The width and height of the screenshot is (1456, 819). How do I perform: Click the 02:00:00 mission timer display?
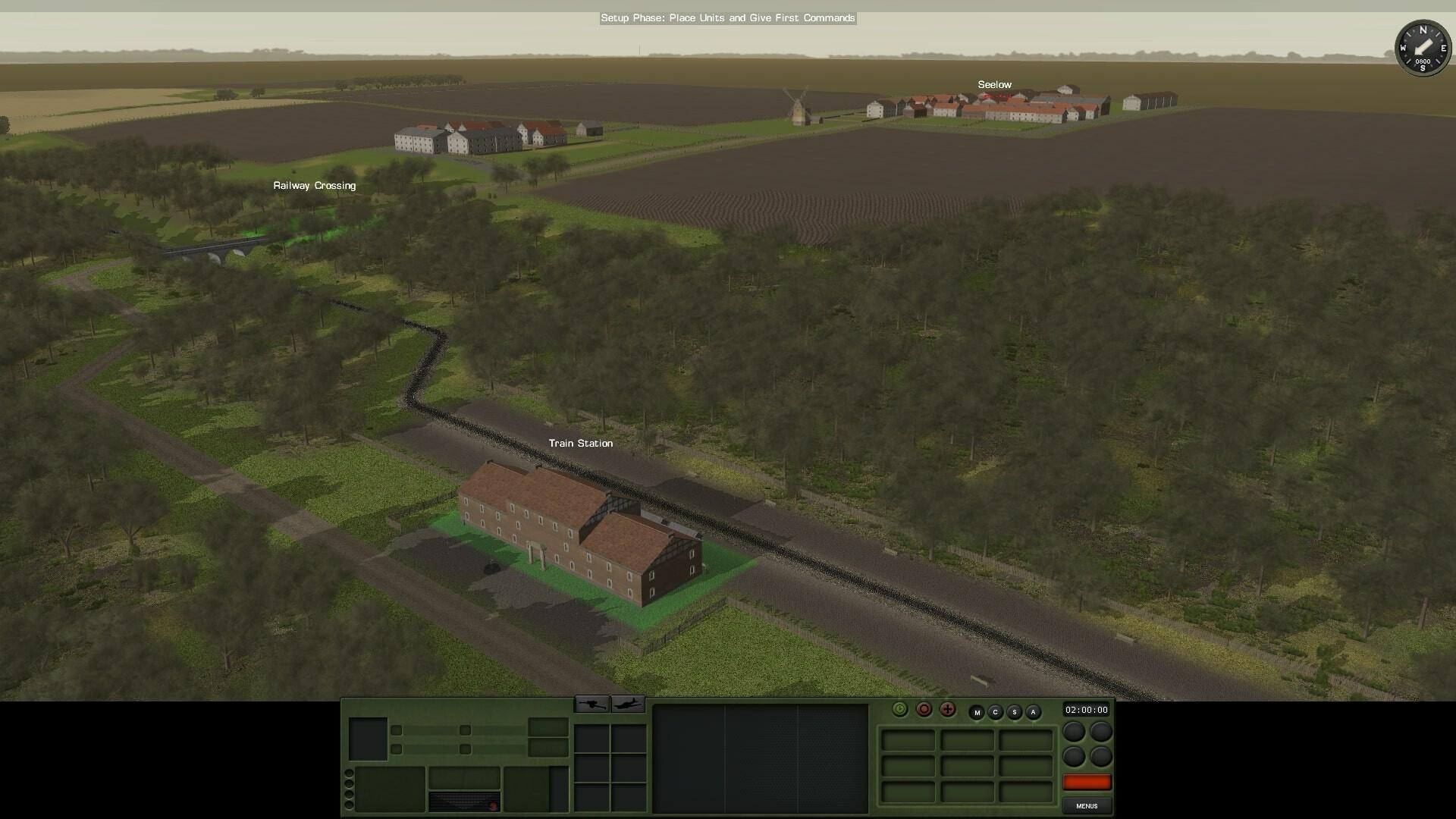click(x=1087, y=711)
